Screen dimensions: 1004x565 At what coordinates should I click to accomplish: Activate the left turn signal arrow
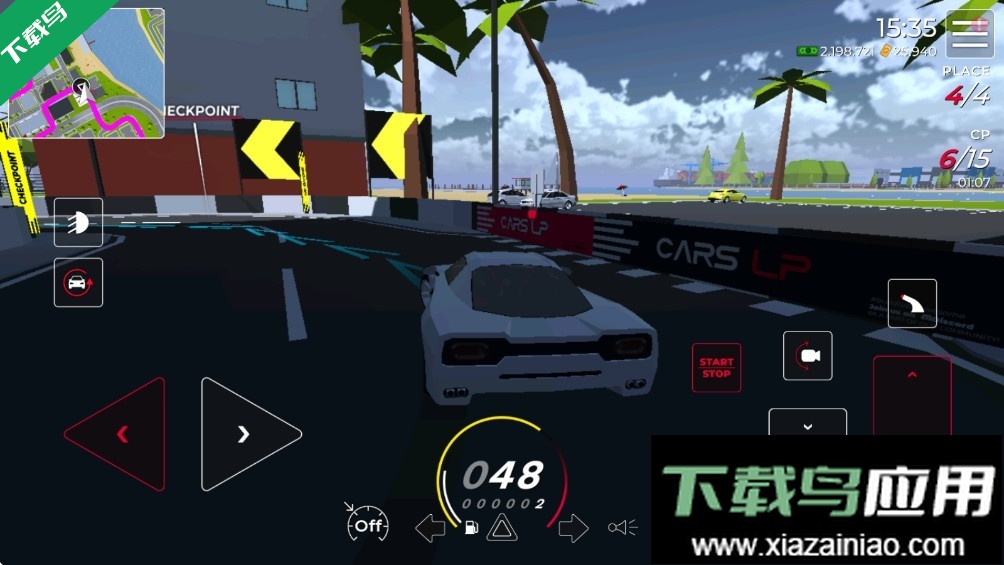[430, 528]
